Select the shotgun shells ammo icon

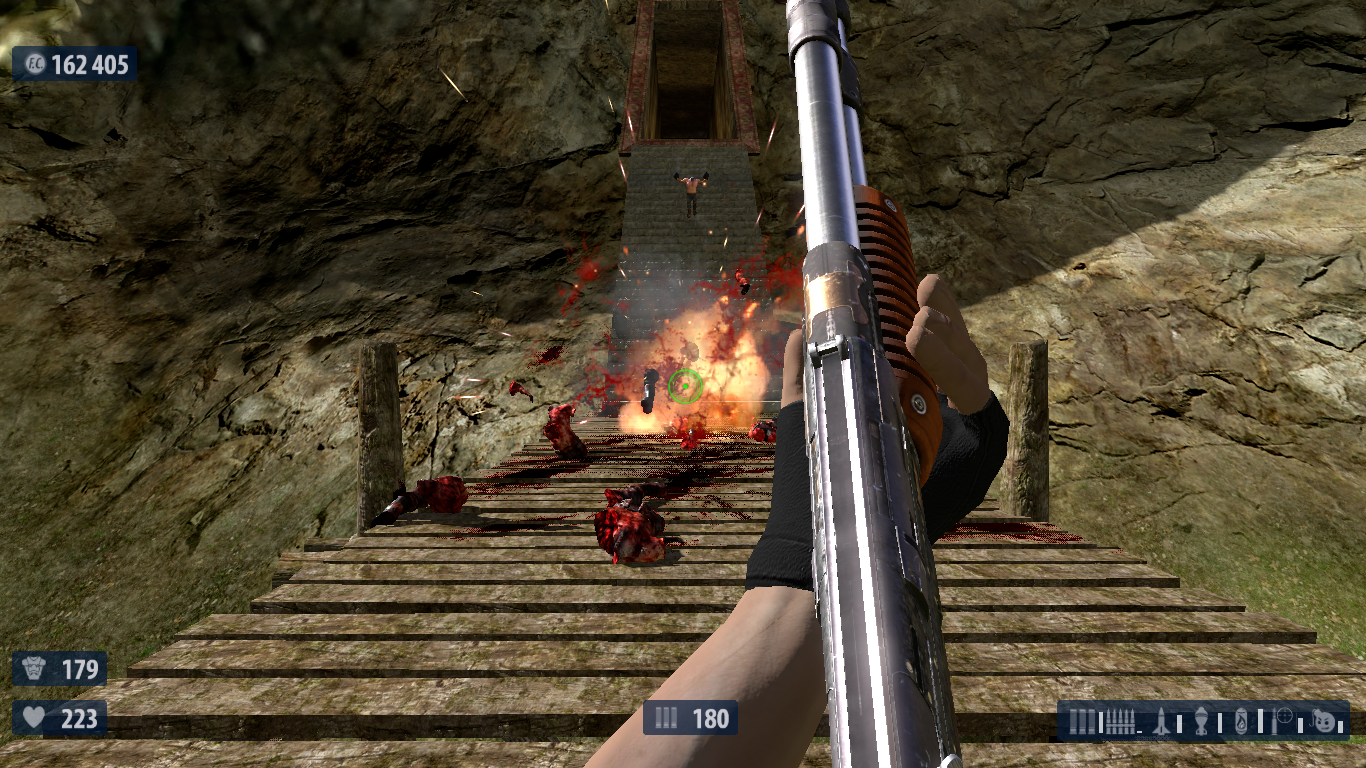(1080, 720)
